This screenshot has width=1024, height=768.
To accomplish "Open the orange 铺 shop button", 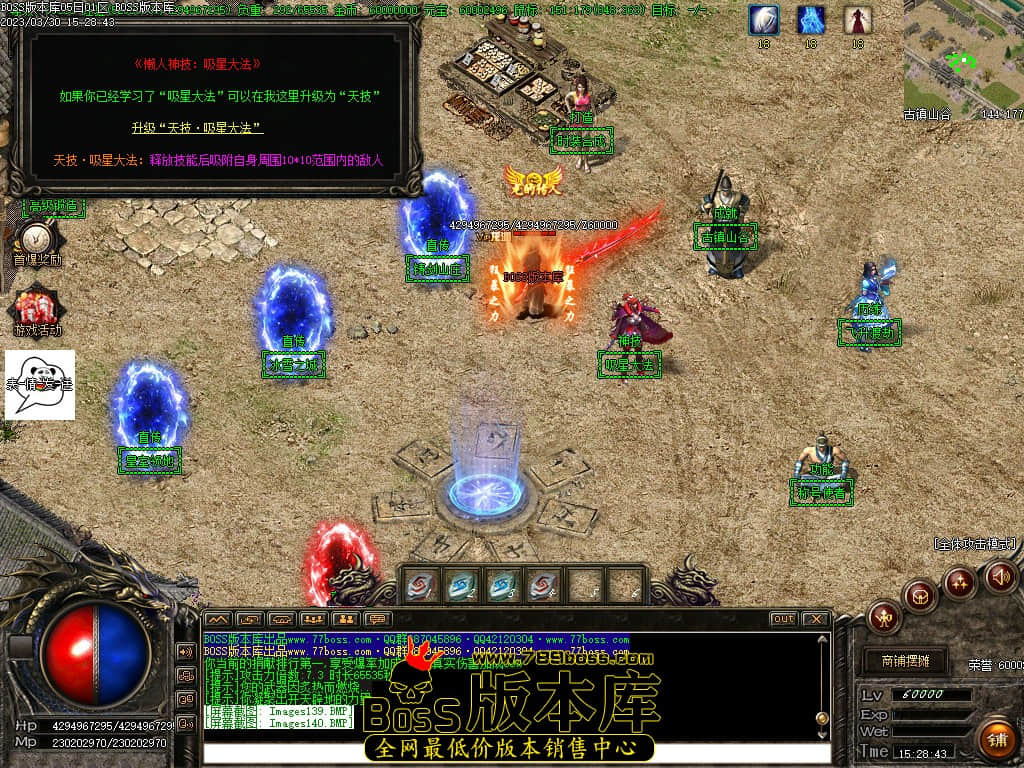I will tap(996, 740).
